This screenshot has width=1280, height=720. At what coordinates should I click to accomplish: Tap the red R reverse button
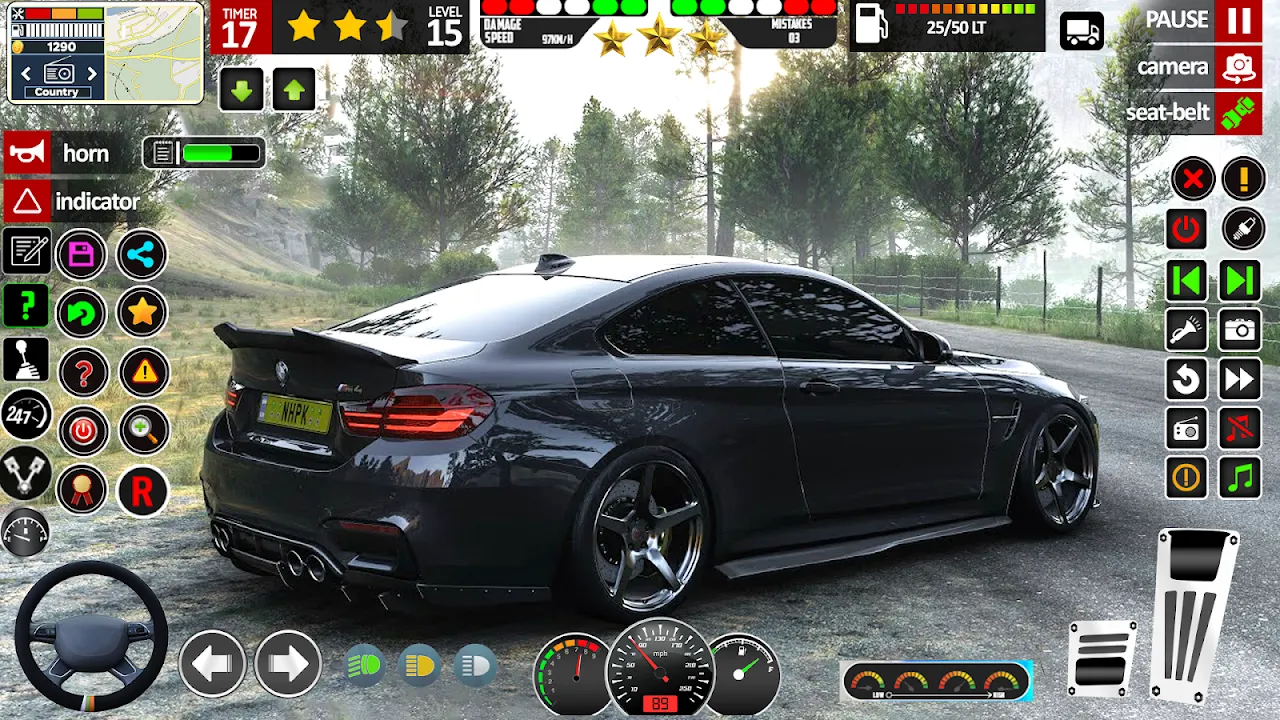[142, 492]
